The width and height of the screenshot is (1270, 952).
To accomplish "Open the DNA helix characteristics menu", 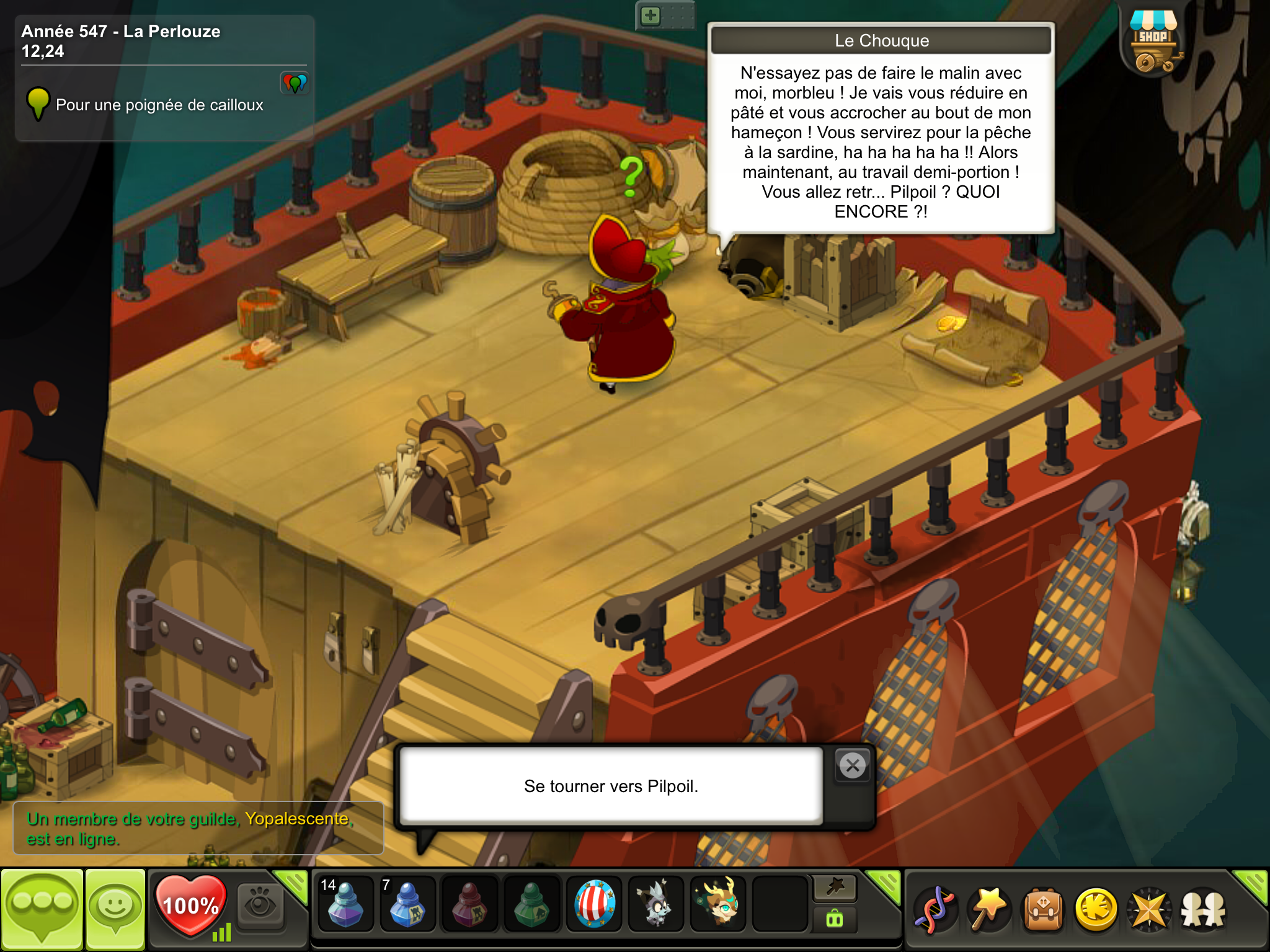I will (935, 910).
